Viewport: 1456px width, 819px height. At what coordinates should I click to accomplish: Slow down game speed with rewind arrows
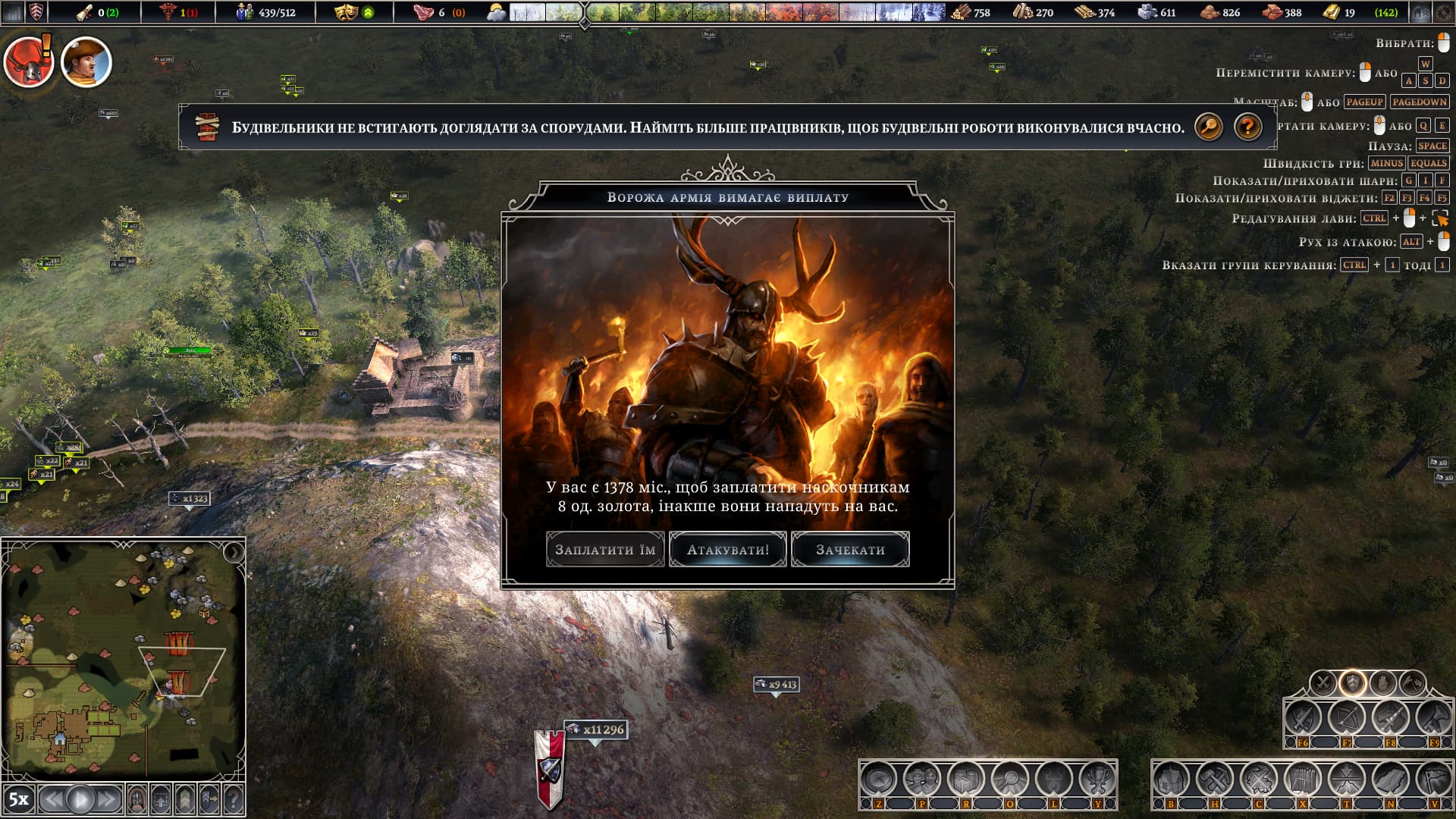coord(52,799)
